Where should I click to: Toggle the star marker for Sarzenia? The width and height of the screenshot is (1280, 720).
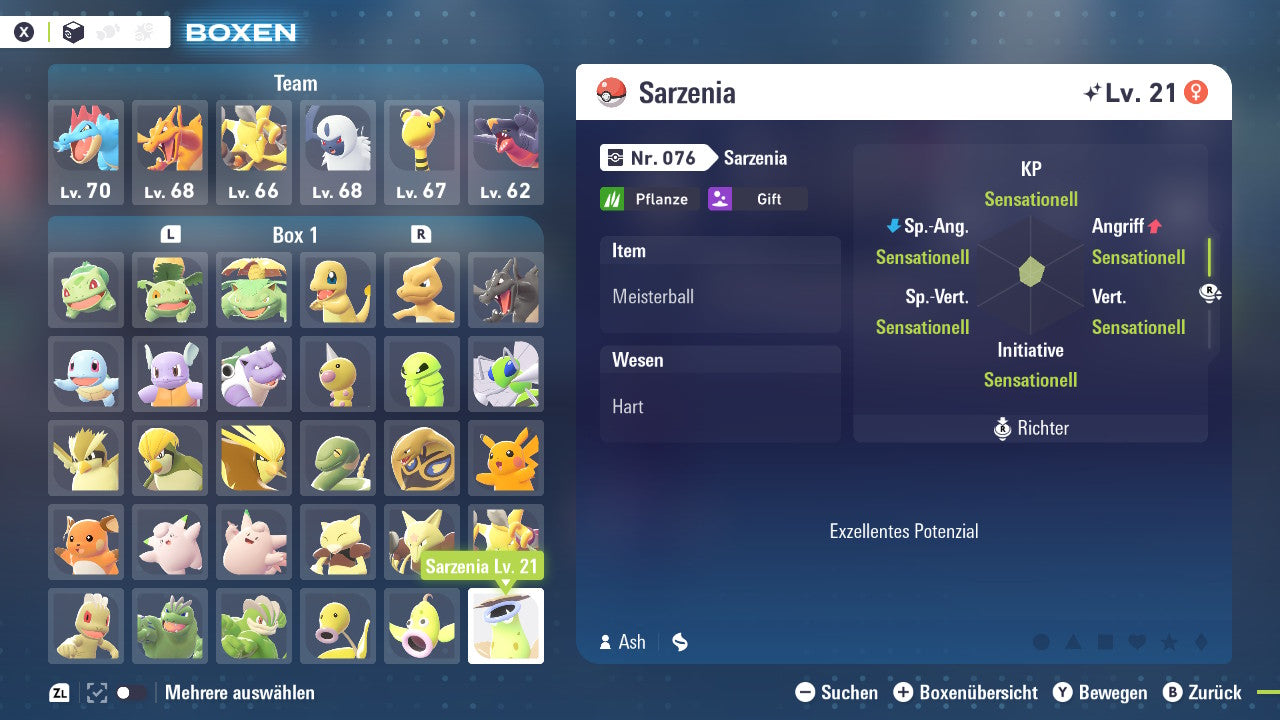1169,642
